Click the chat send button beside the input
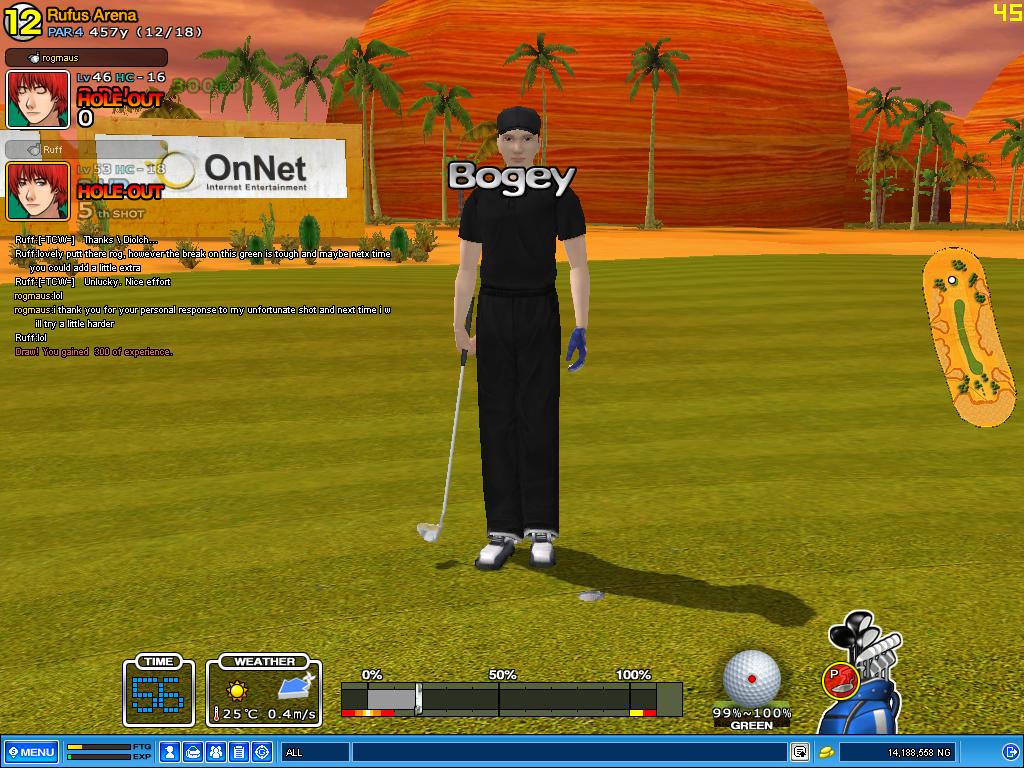The image size is (1024, 768). [800, 752]
